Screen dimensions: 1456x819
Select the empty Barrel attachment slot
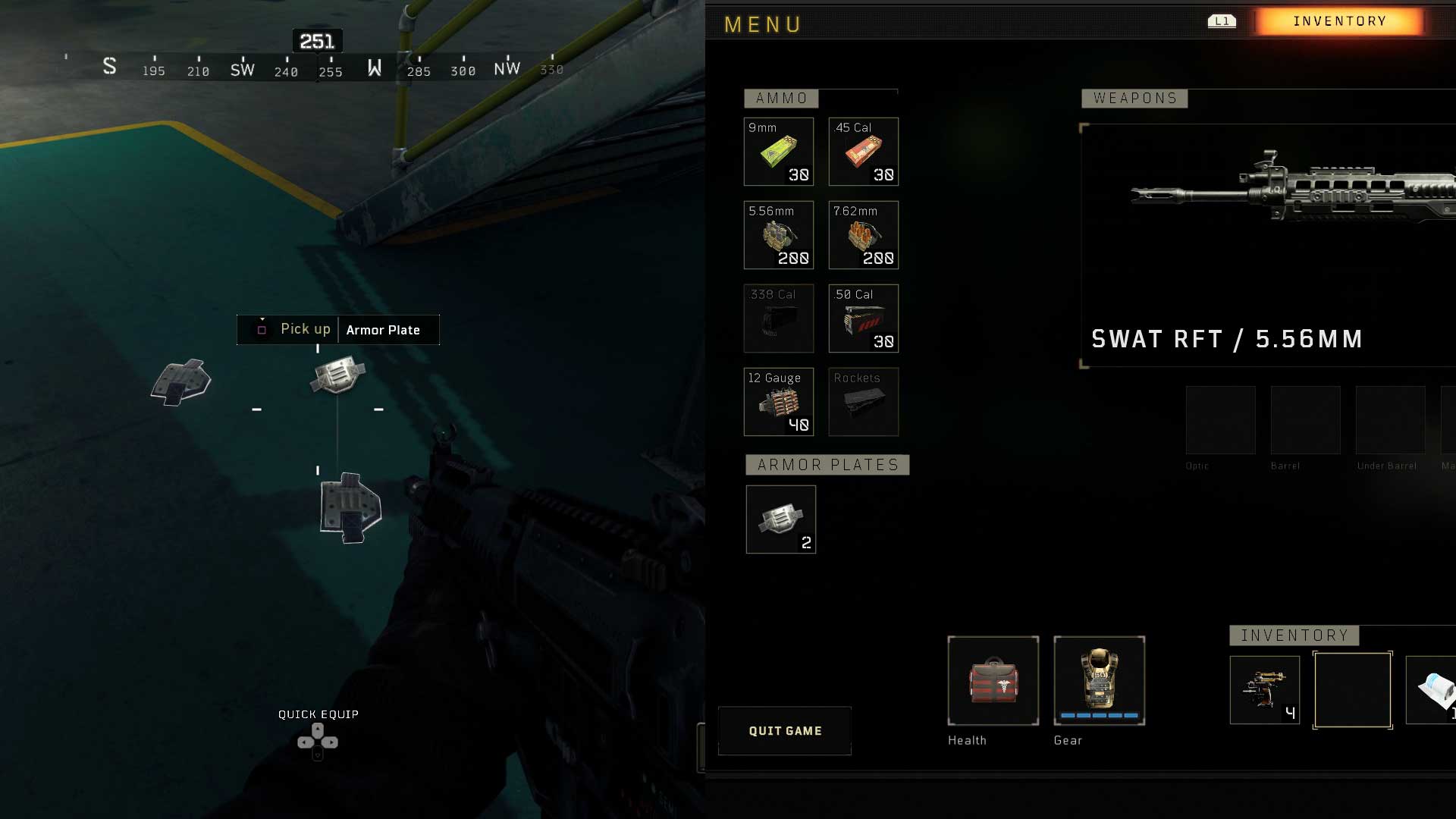[1306, 420]
